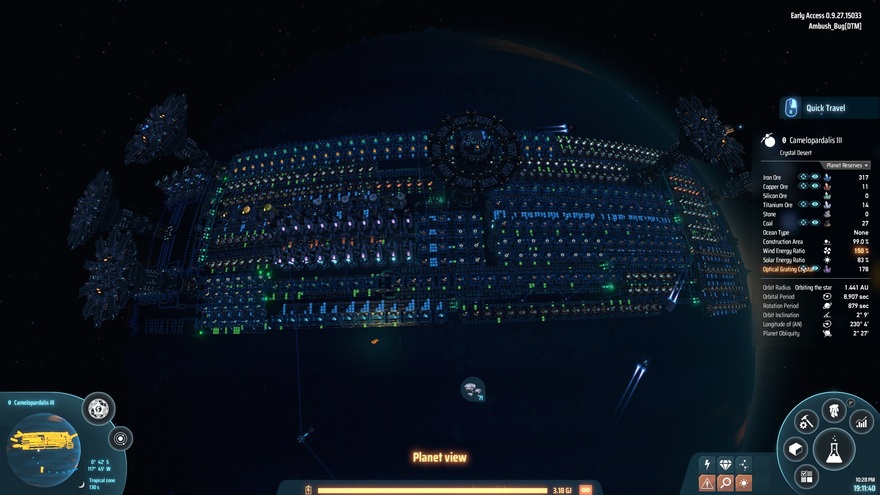This screenshot has width=880, height=495.
Task: Toggle the sun icon overlay
Action: [x=744, y=483]
